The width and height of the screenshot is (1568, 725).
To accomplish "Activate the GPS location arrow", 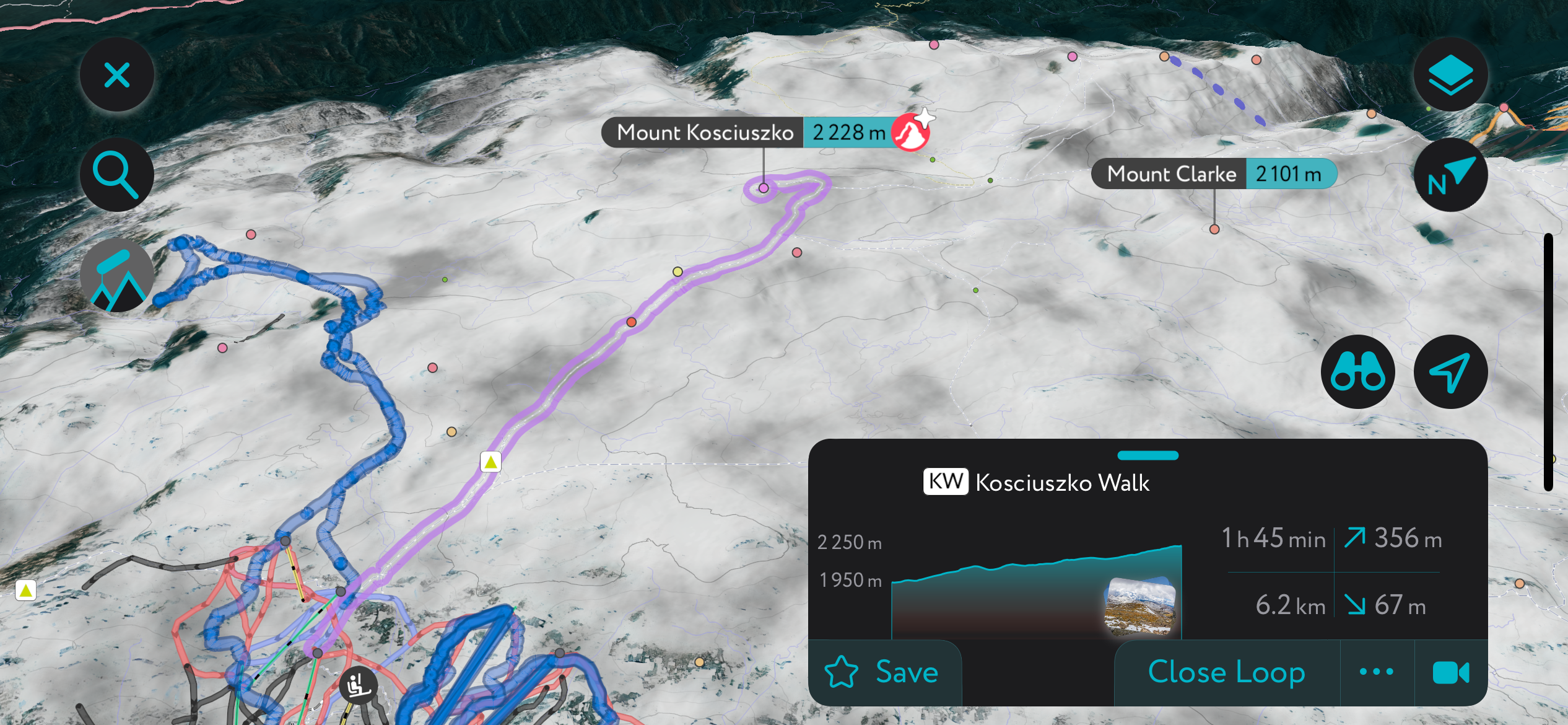I will pos(1452,372).
